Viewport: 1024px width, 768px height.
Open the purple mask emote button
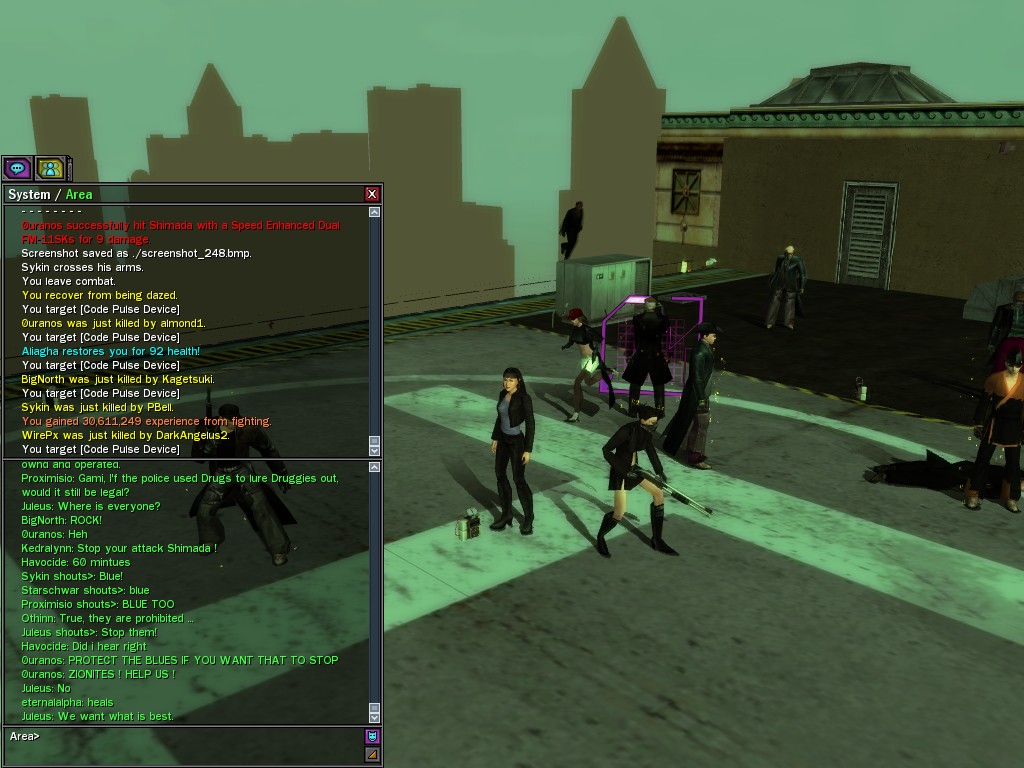[372, 736]
